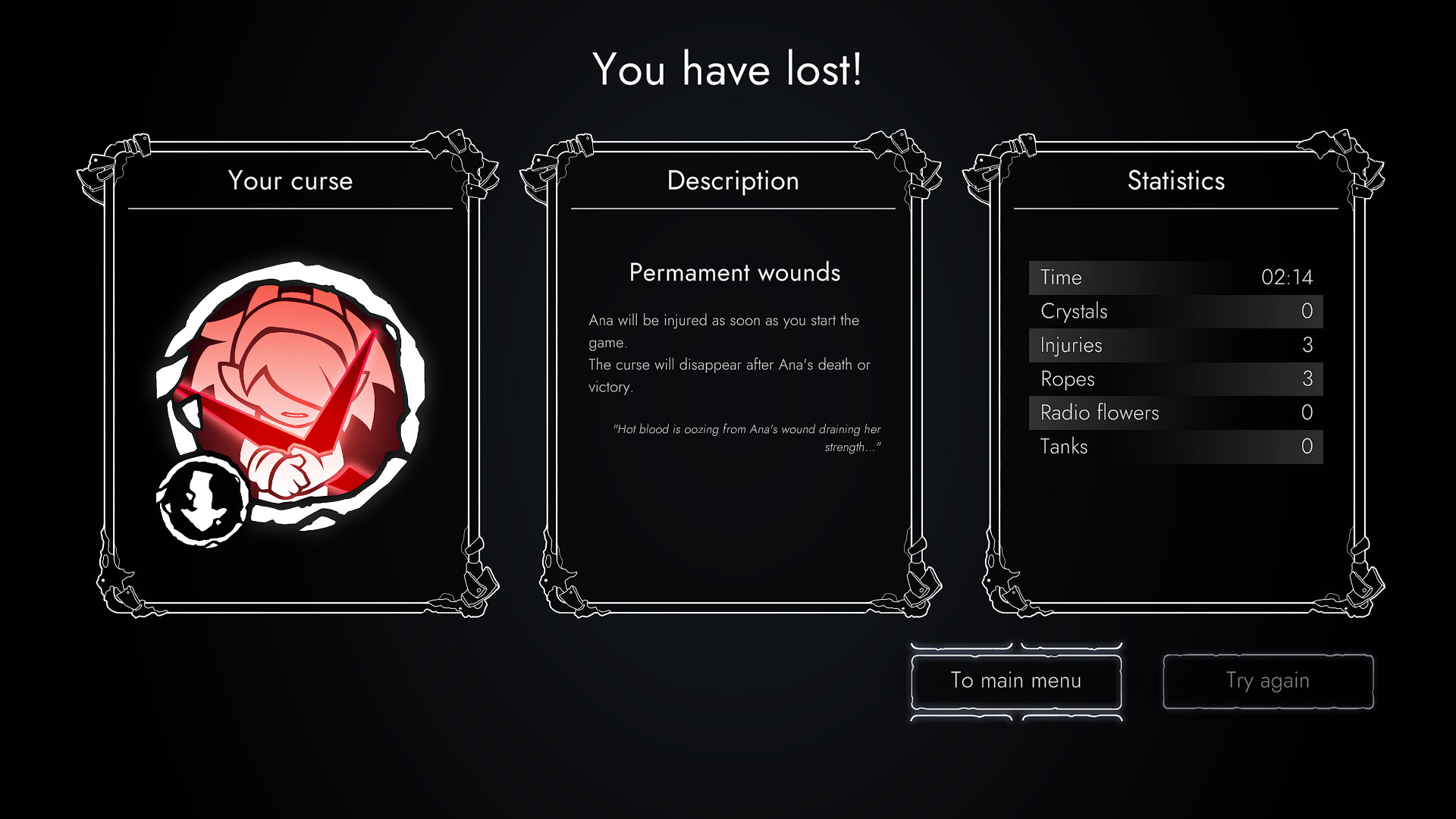
Task: Switch to the Your curse panel header
Action: (291, 181)
